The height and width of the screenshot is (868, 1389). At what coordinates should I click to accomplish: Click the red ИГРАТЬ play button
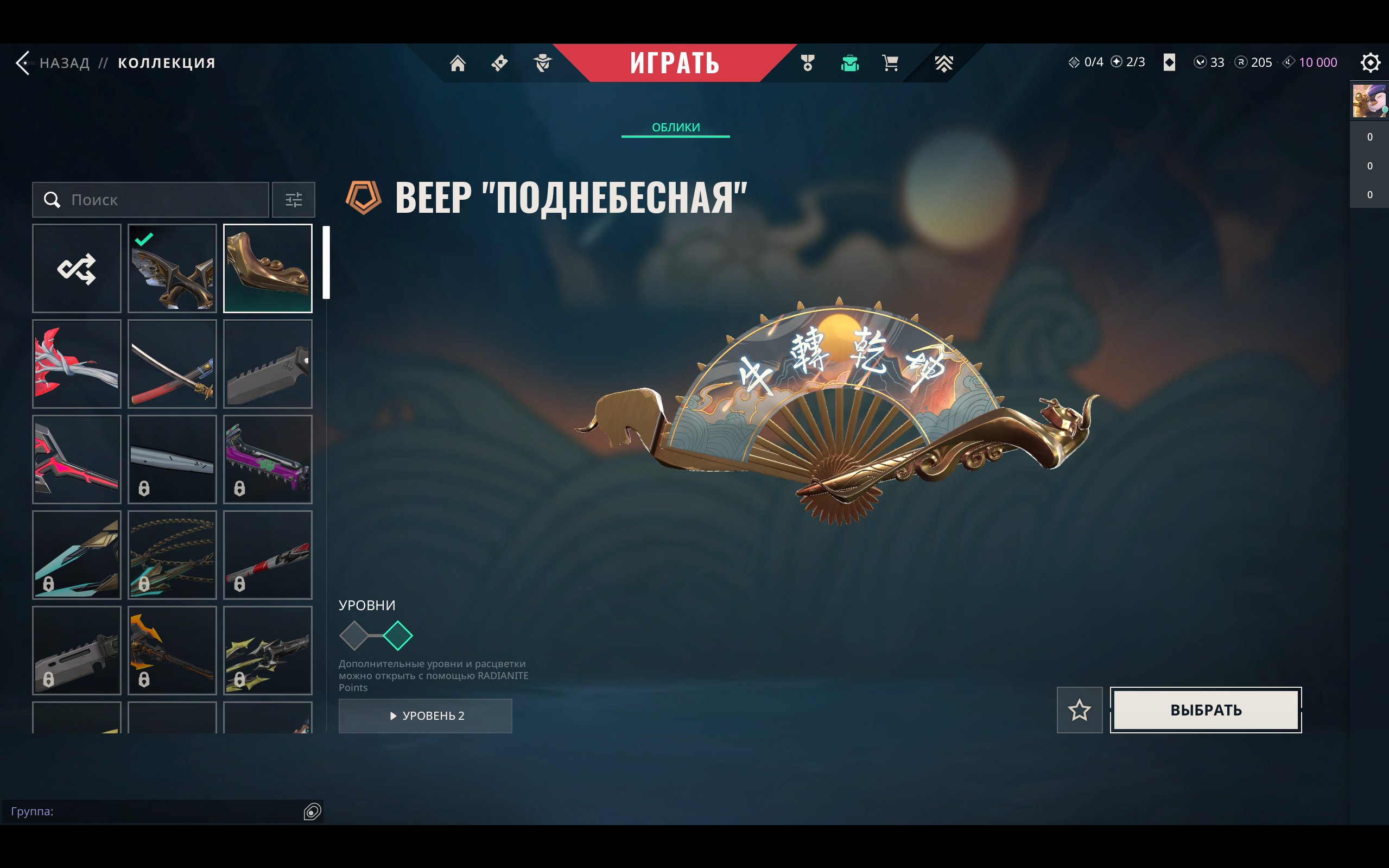click(x=674, y=62)
